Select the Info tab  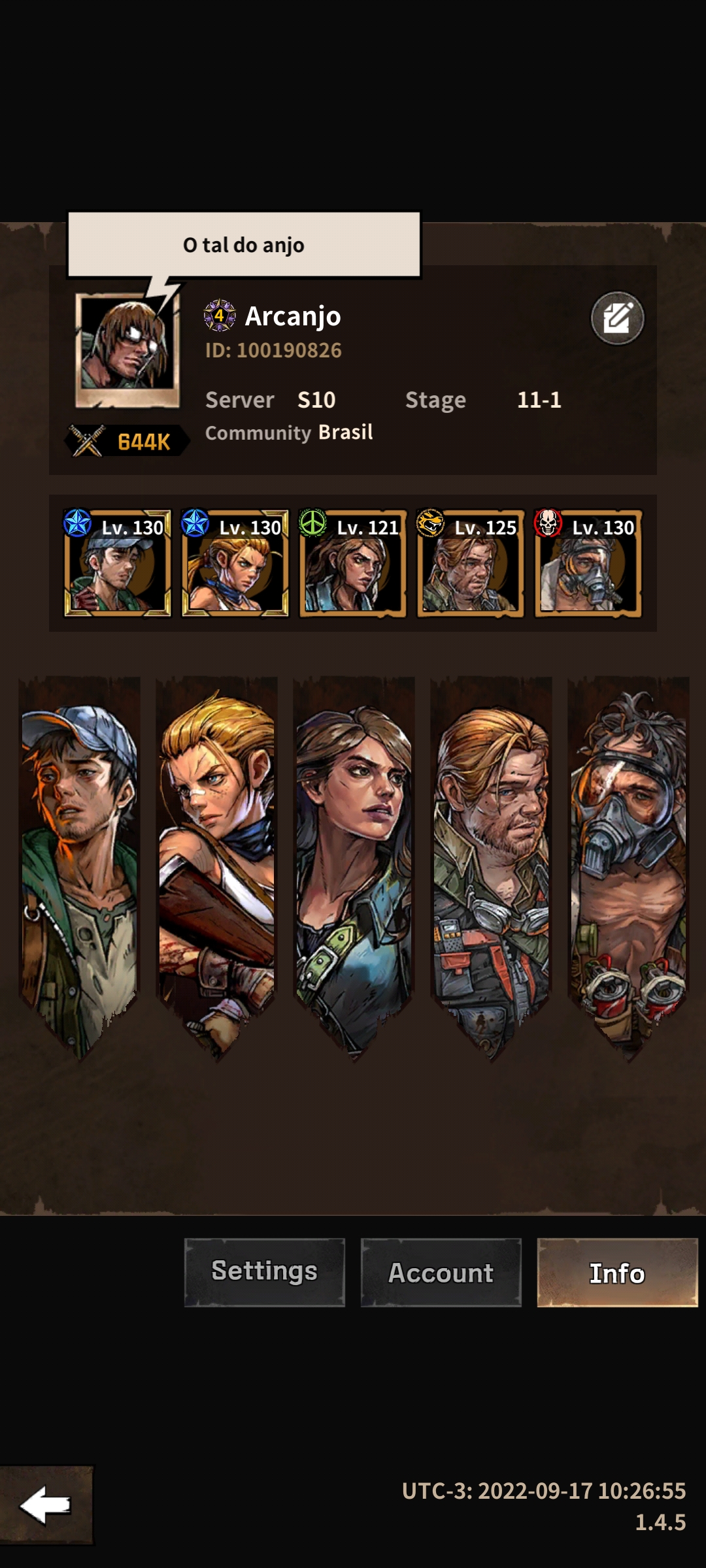click(617, 1272)
